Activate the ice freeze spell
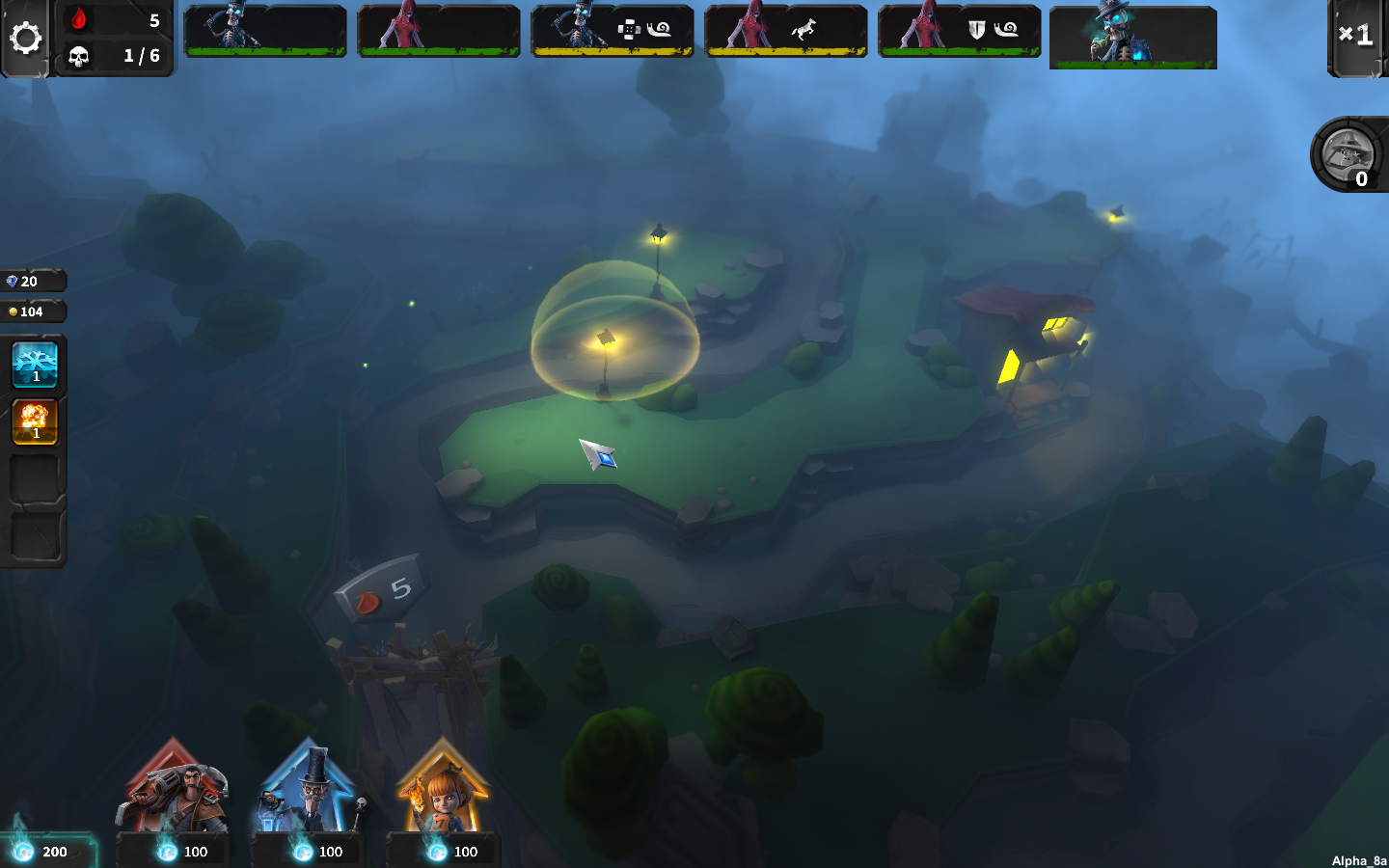 pos(35,365)
